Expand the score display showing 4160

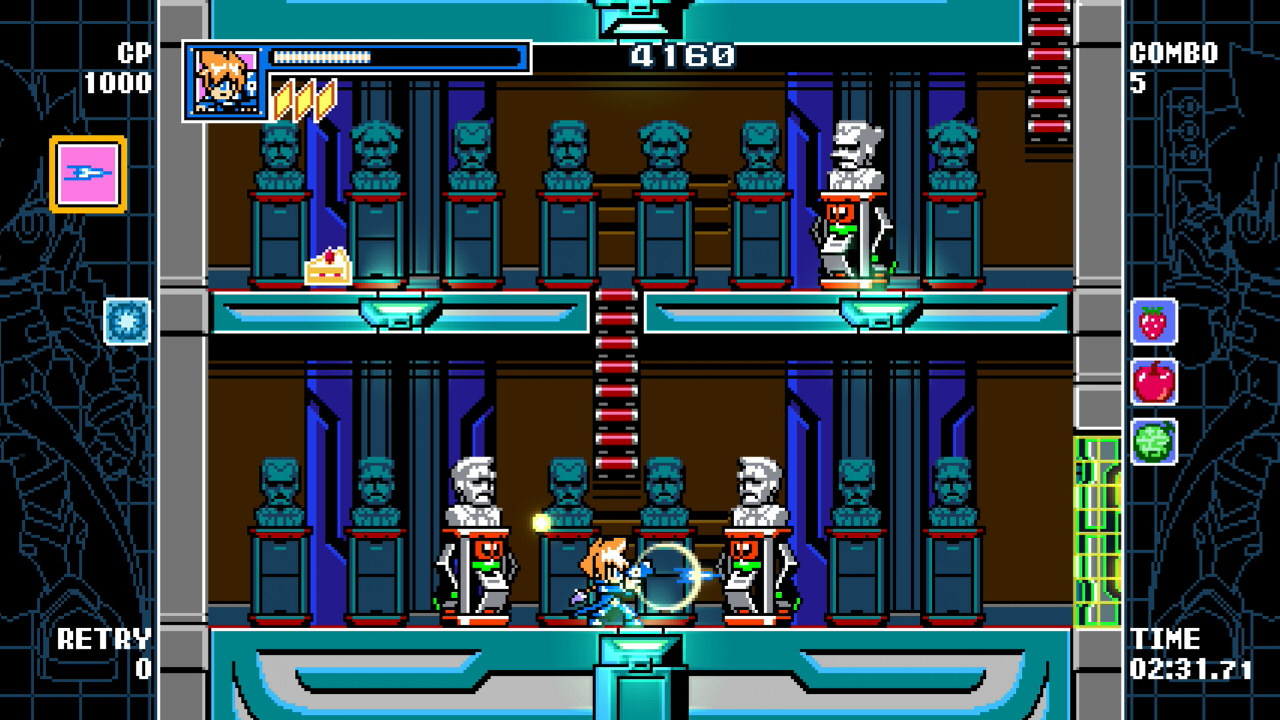pos(681,54)
